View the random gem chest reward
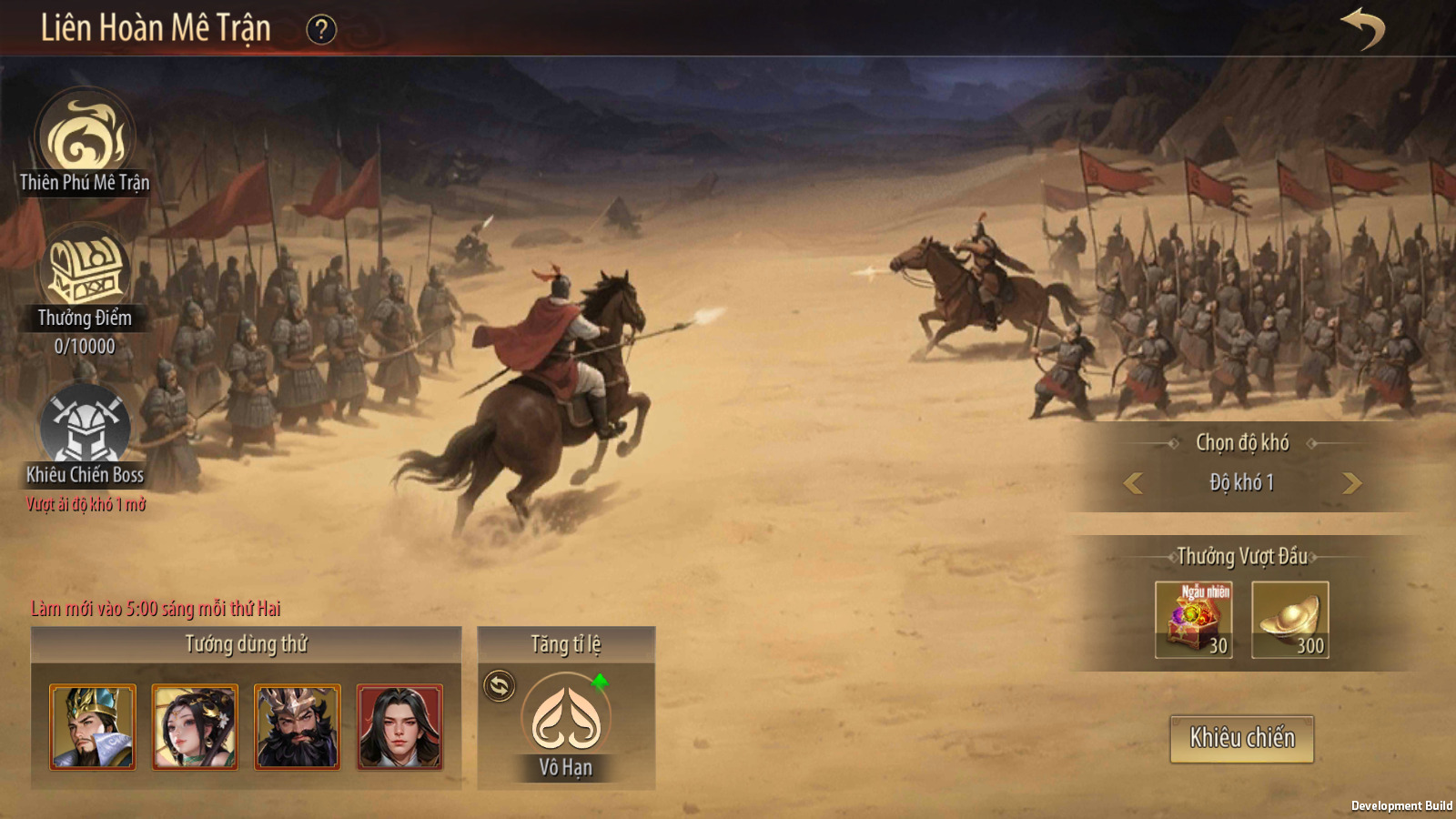The image size is (1456, 819). 1193,620
